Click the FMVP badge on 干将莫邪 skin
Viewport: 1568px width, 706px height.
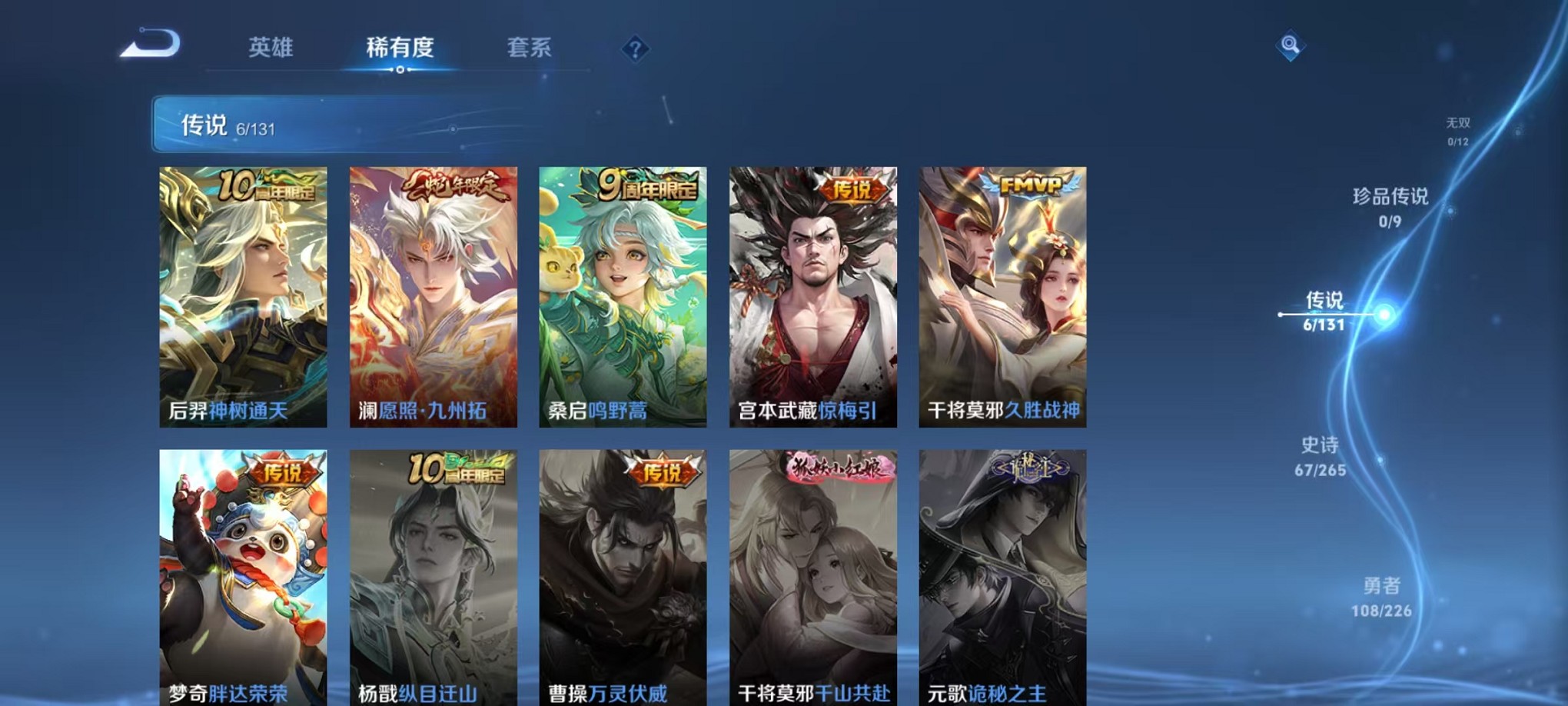coord(1030,184)
